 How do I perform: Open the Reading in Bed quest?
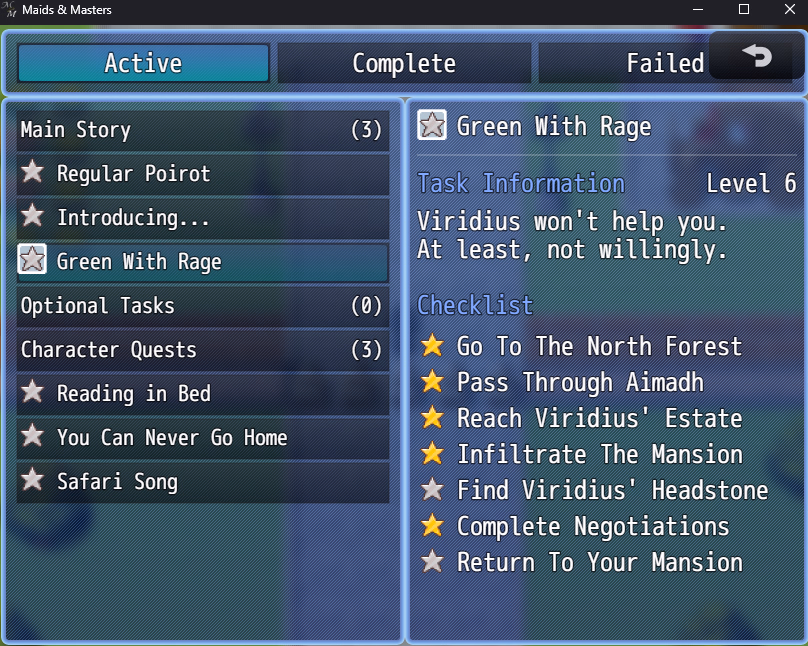(x=202, y=394)
